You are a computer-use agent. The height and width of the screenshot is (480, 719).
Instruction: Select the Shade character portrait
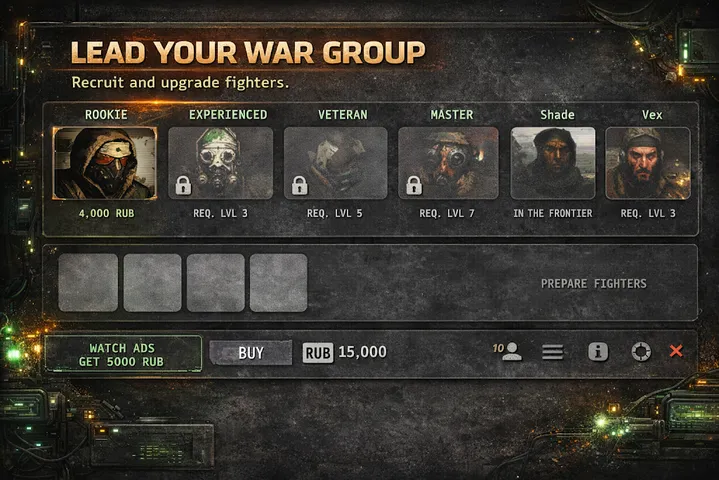(553, 163)
